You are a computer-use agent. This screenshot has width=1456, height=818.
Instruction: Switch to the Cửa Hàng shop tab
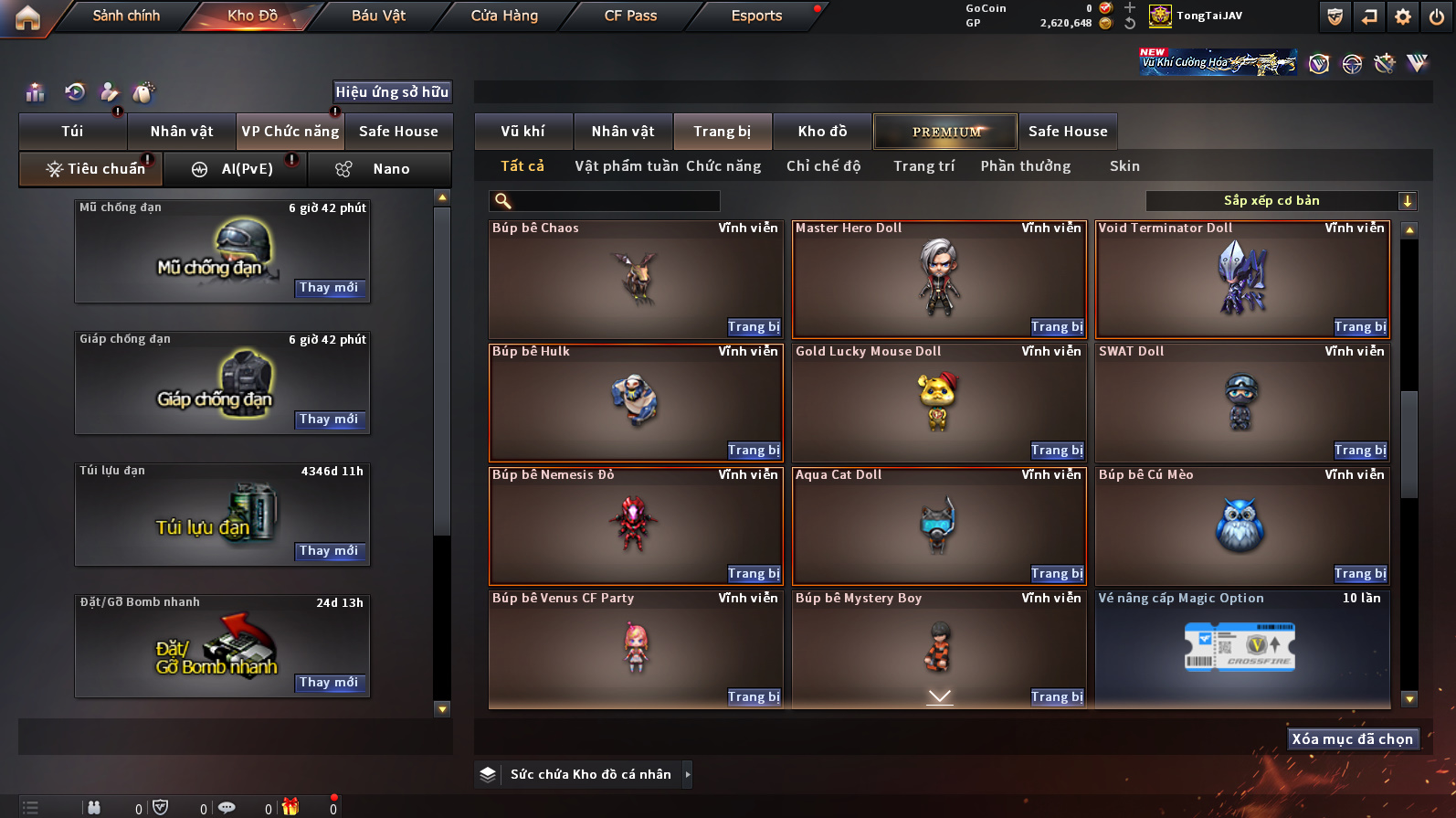504,16
